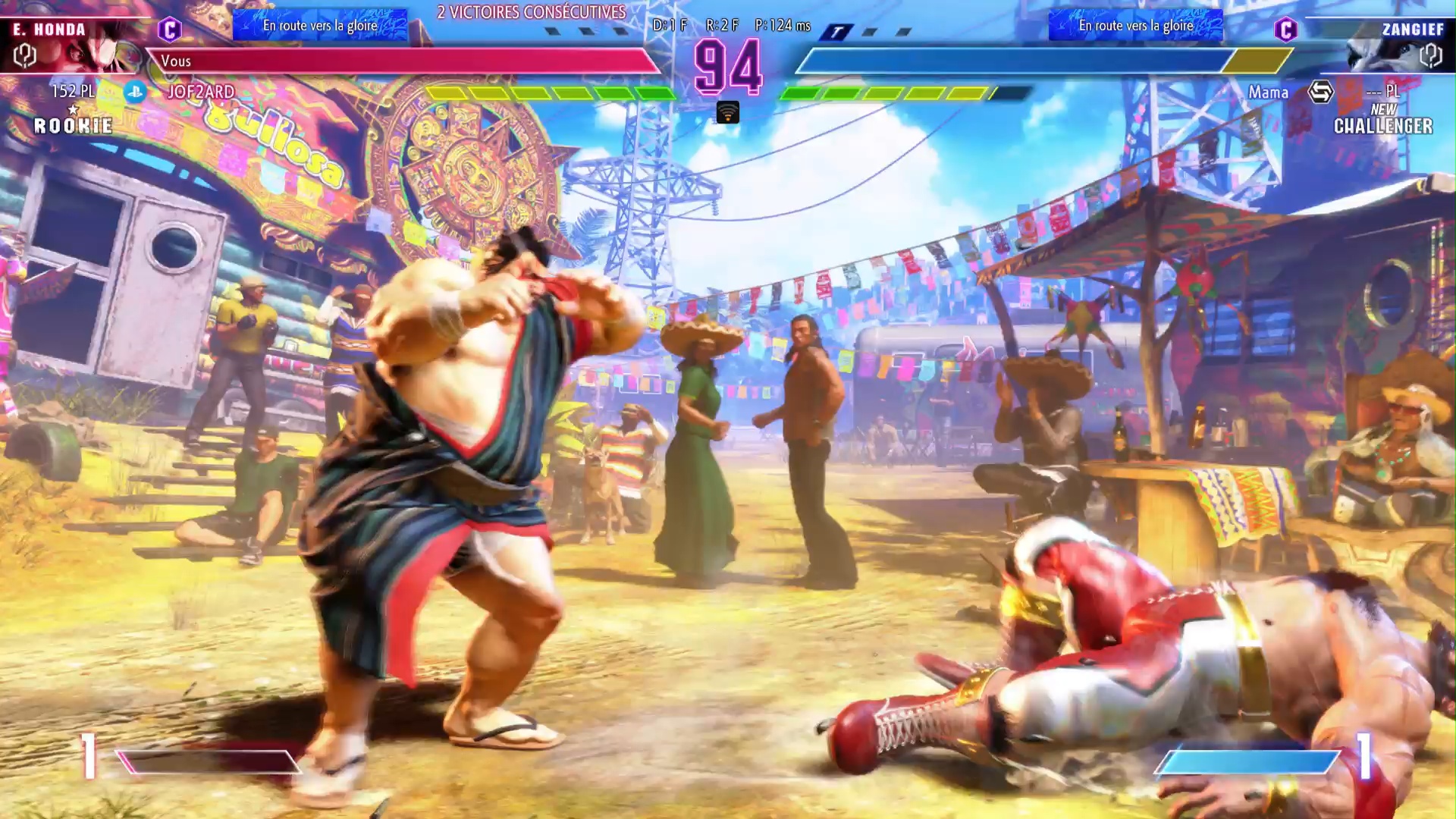Click the crossplay icon next to Mama

1320,93
